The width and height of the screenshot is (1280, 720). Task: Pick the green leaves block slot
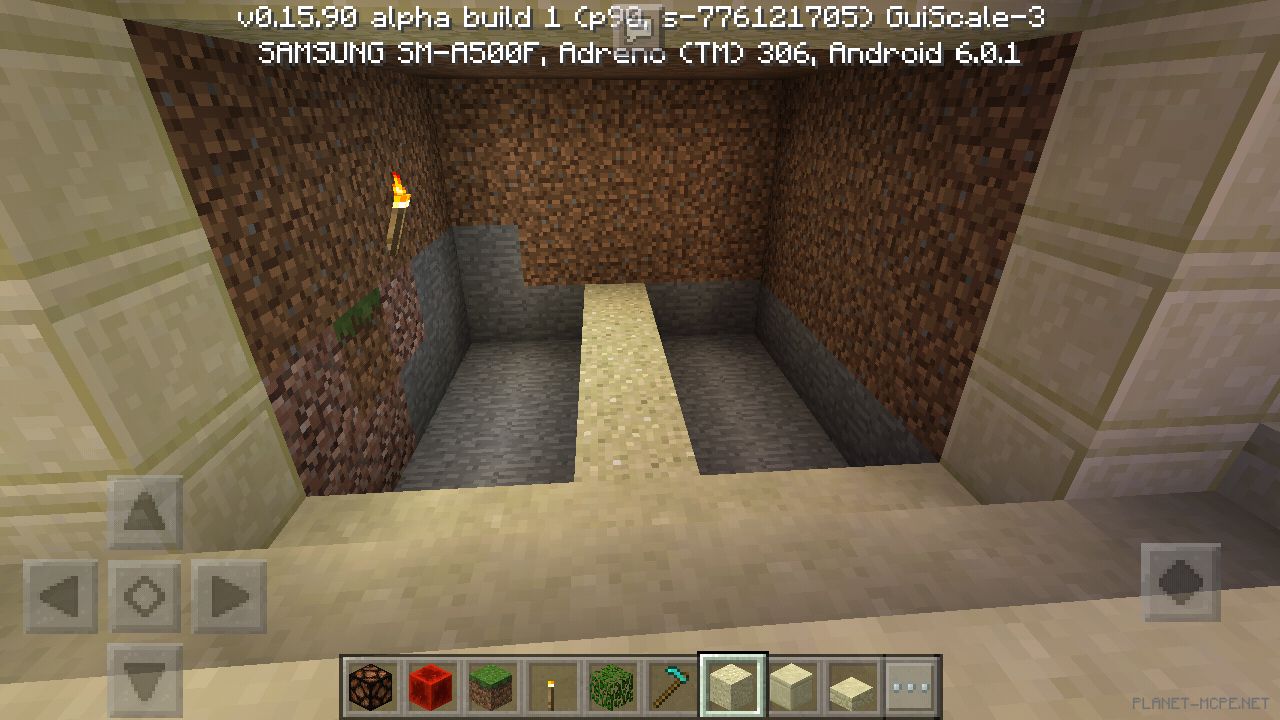(x=611, y=687)
